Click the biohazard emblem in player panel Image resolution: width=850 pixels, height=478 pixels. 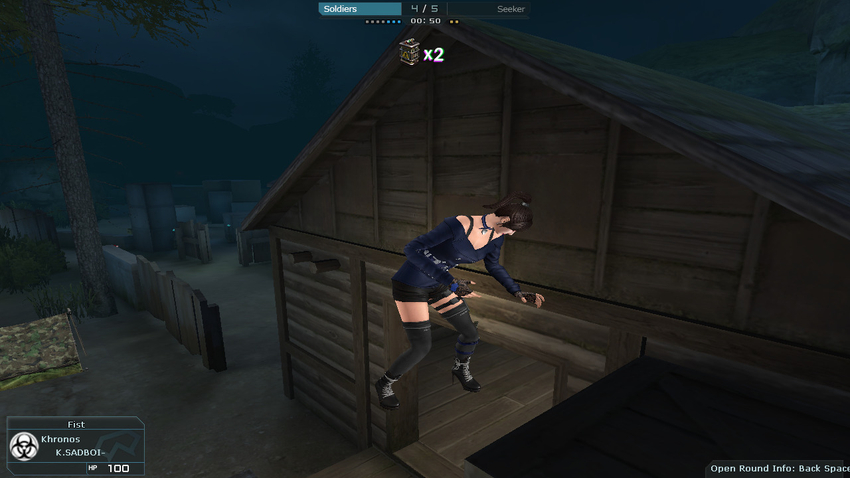tap(23, 446)
